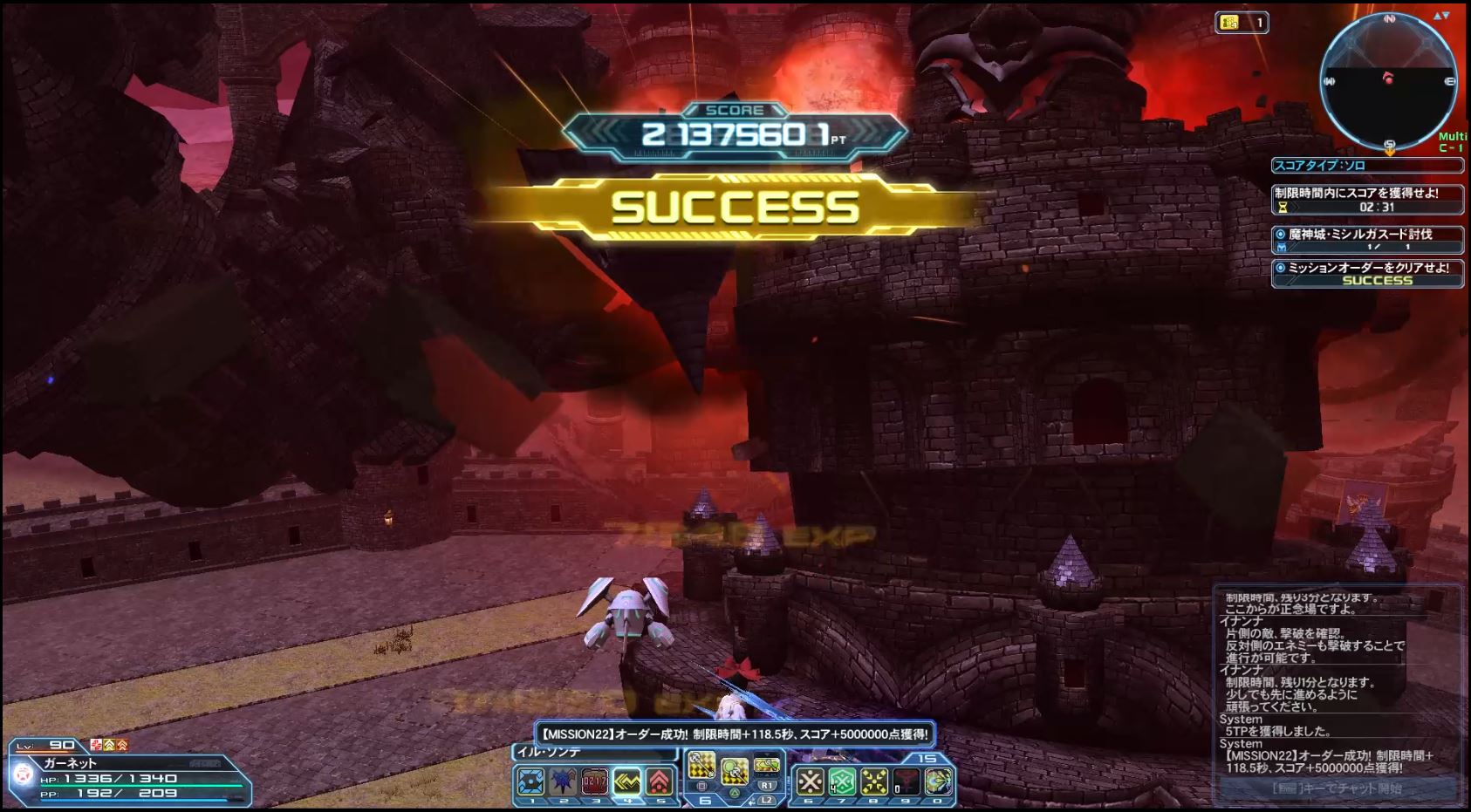Select the ミッションオーダーをクリアせよ objective entry

[x=1367, y=273]
